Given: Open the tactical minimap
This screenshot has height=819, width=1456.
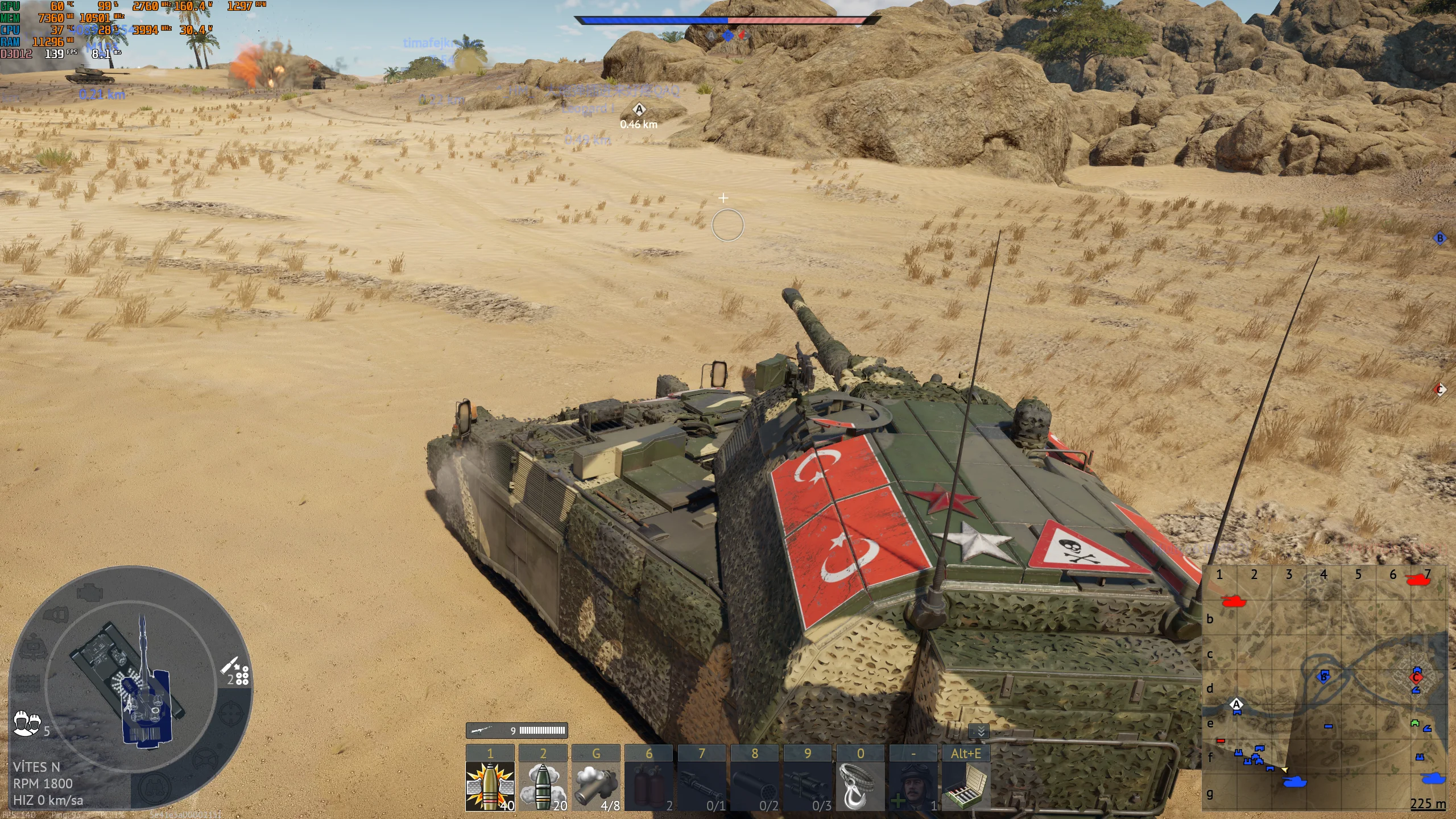Looking at the screenshot, I should tap(1324, 688).
